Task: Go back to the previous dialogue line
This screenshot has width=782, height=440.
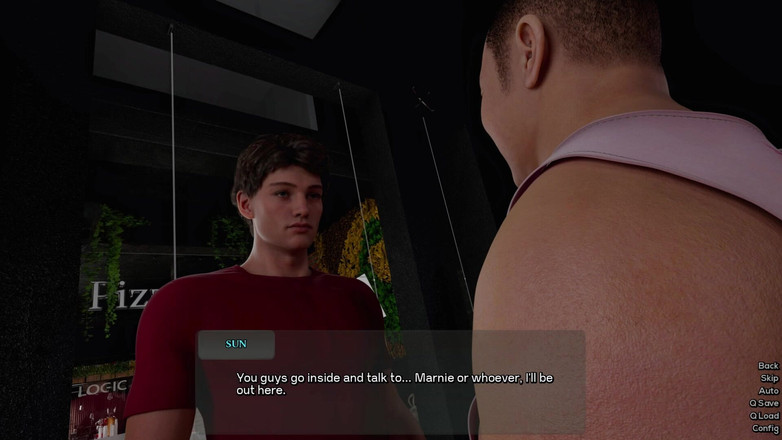Action: tap(767, 366)
